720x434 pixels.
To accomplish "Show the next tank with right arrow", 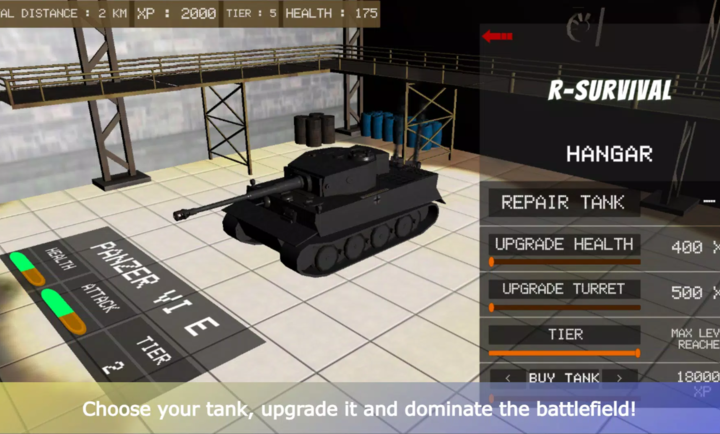I will (622, 378).
